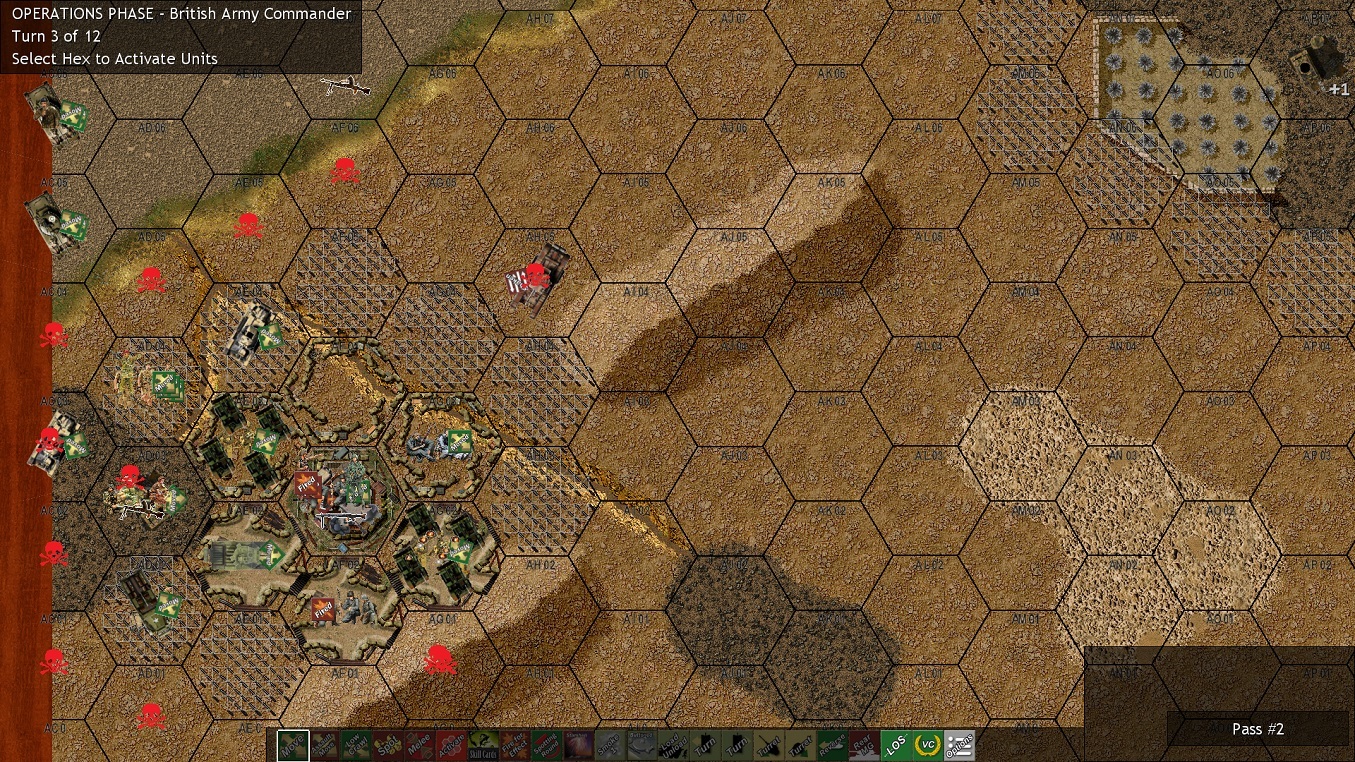Click the Pass #2 button
The image size is (1355, 762).
tap(1258, 729)
